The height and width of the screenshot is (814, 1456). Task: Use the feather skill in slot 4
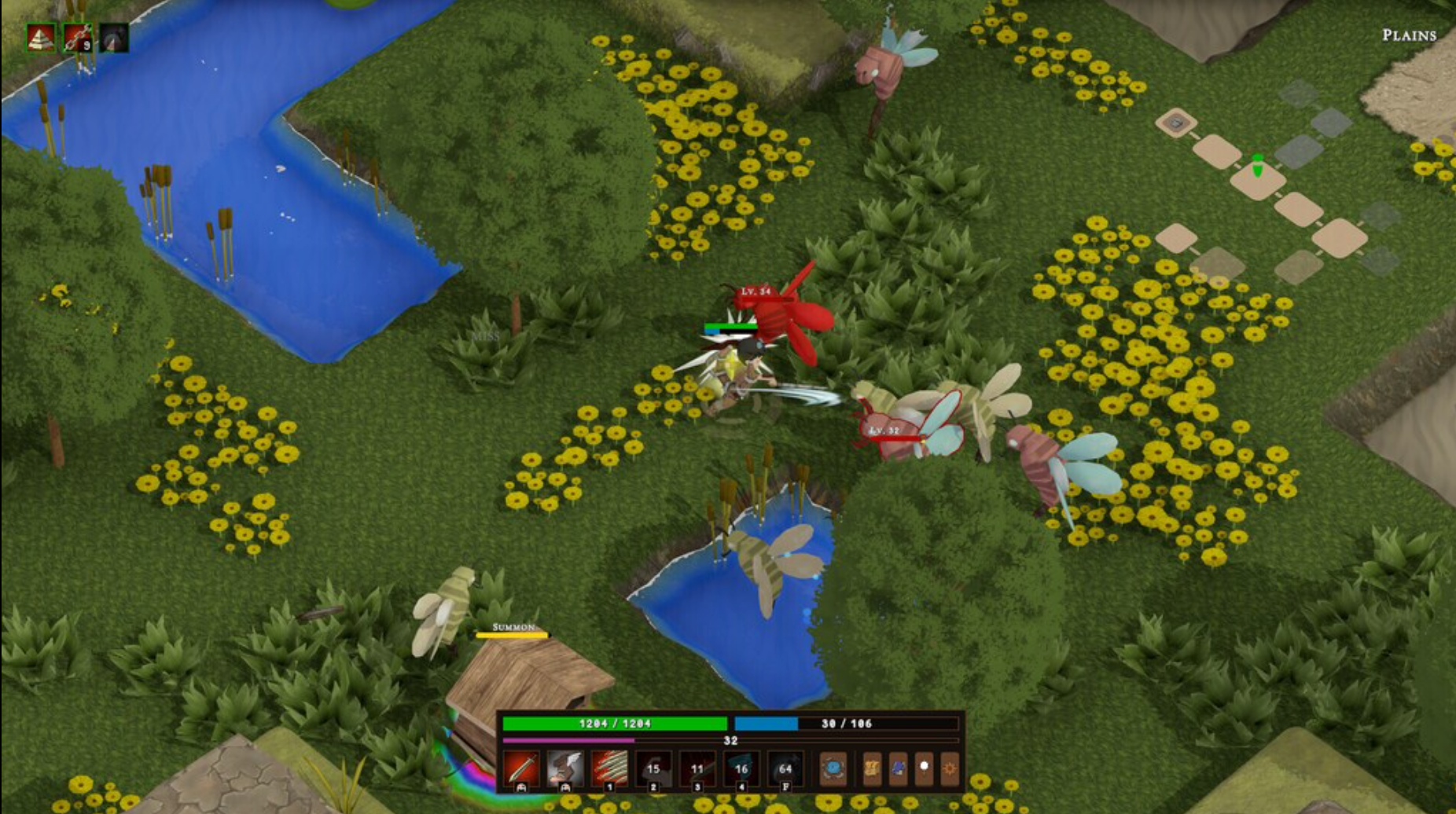point(741,769)
